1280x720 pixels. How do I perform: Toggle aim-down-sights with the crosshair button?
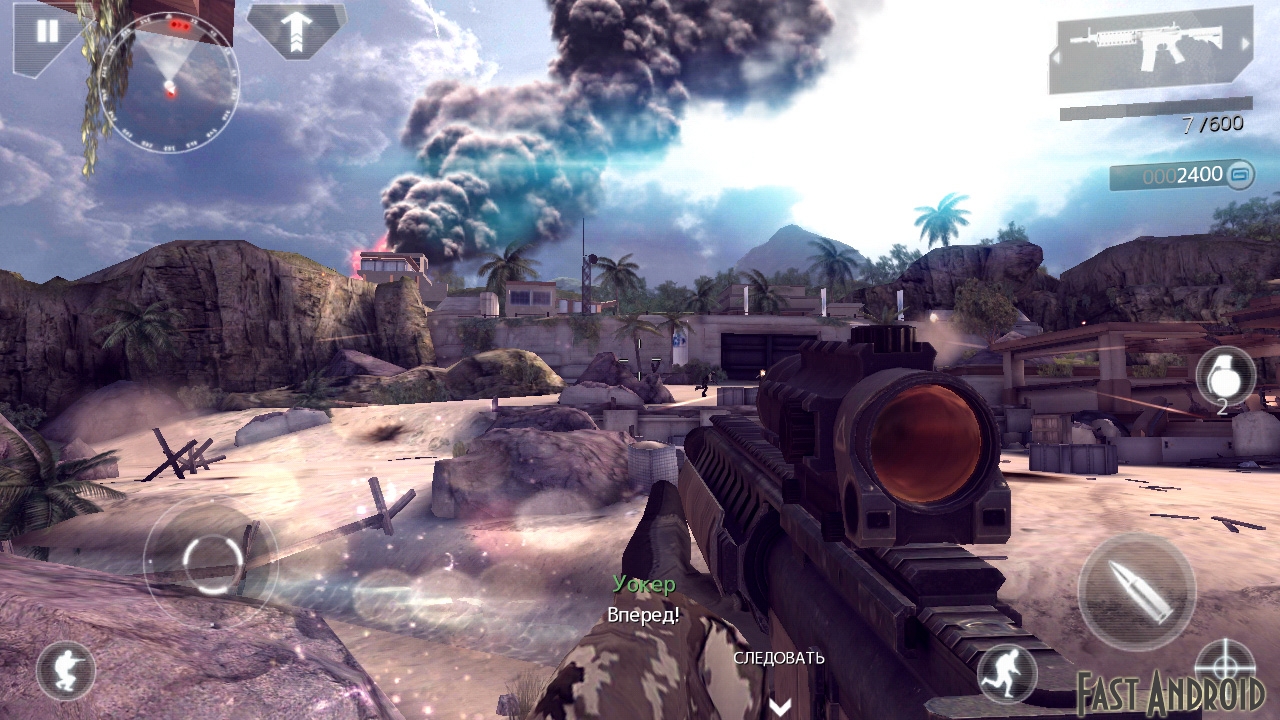pos(1224,664)
